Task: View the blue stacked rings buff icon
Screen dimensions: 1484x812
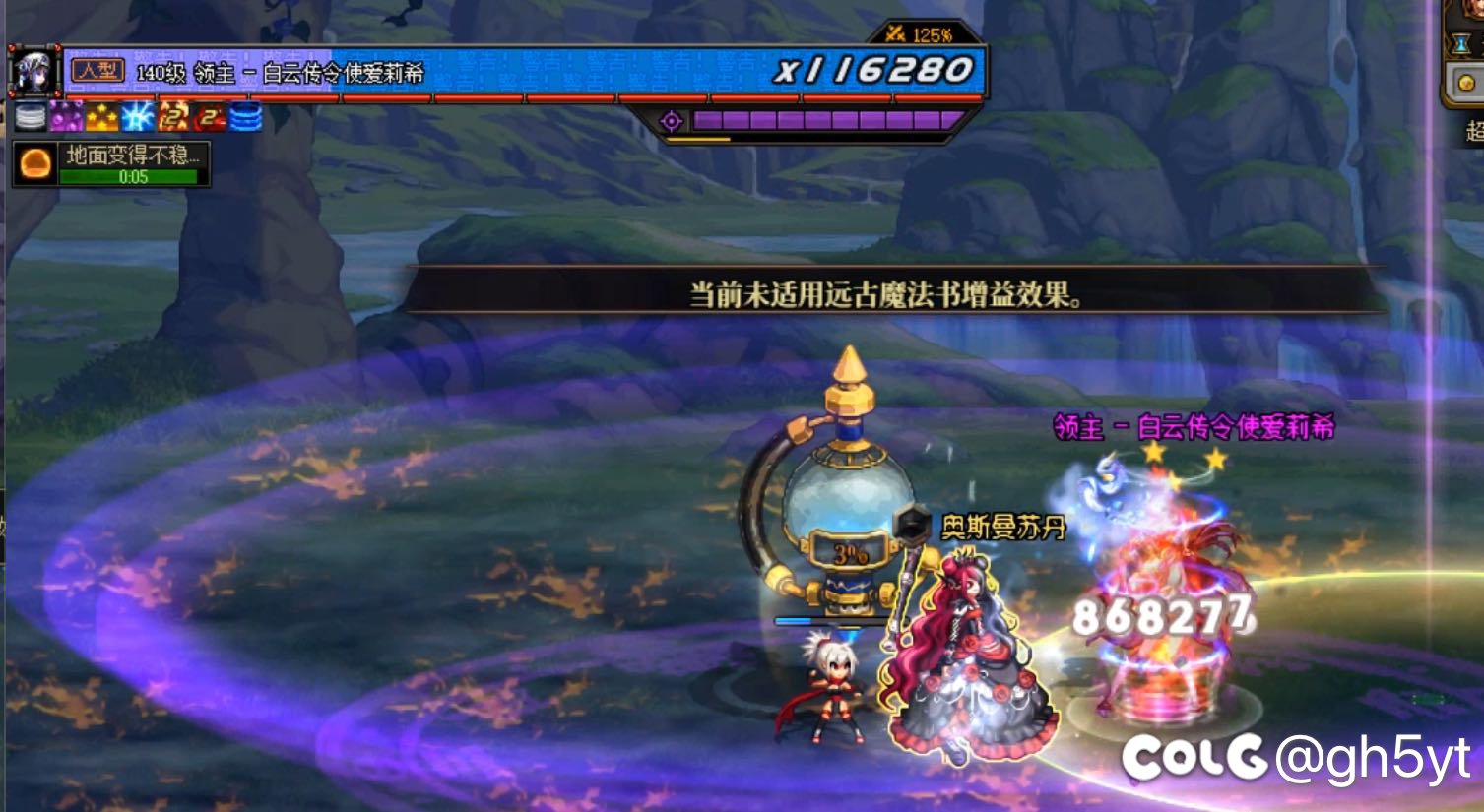Action: [245, 117]
